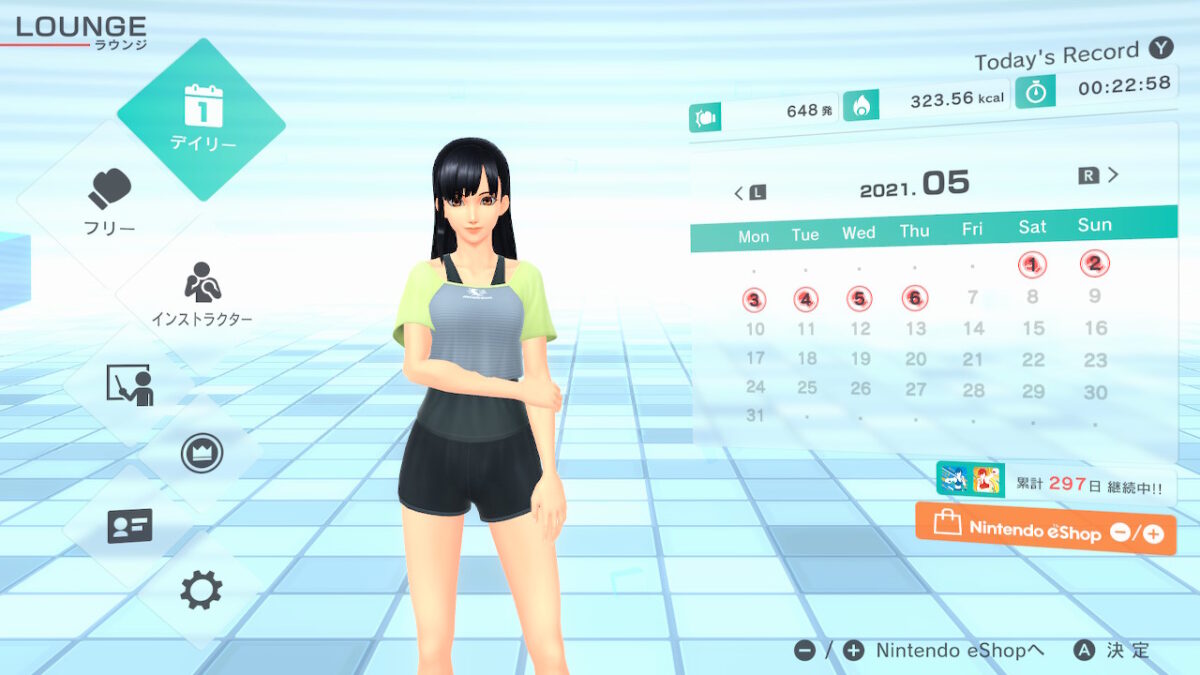Select calendar day 31
The image size is (1200, 675).
point(755,415)
